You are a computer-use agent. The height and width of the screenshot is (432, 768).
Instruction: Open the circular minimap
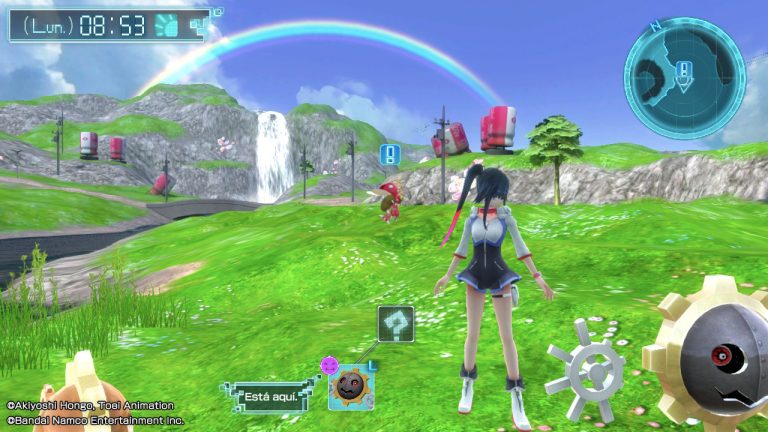pos(684,77)
